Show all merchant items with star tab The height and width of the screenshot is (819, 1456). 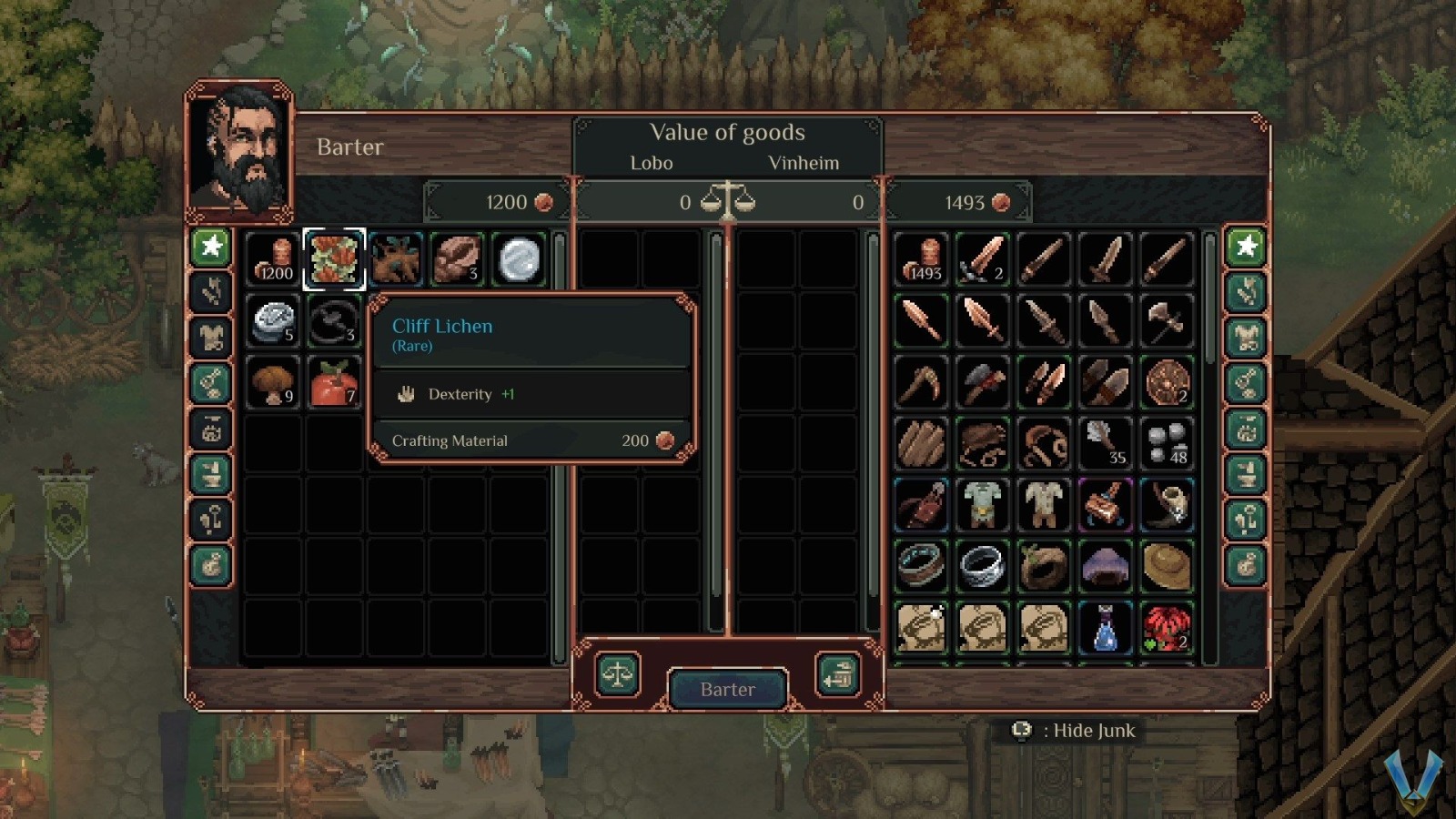point(1246,246)
